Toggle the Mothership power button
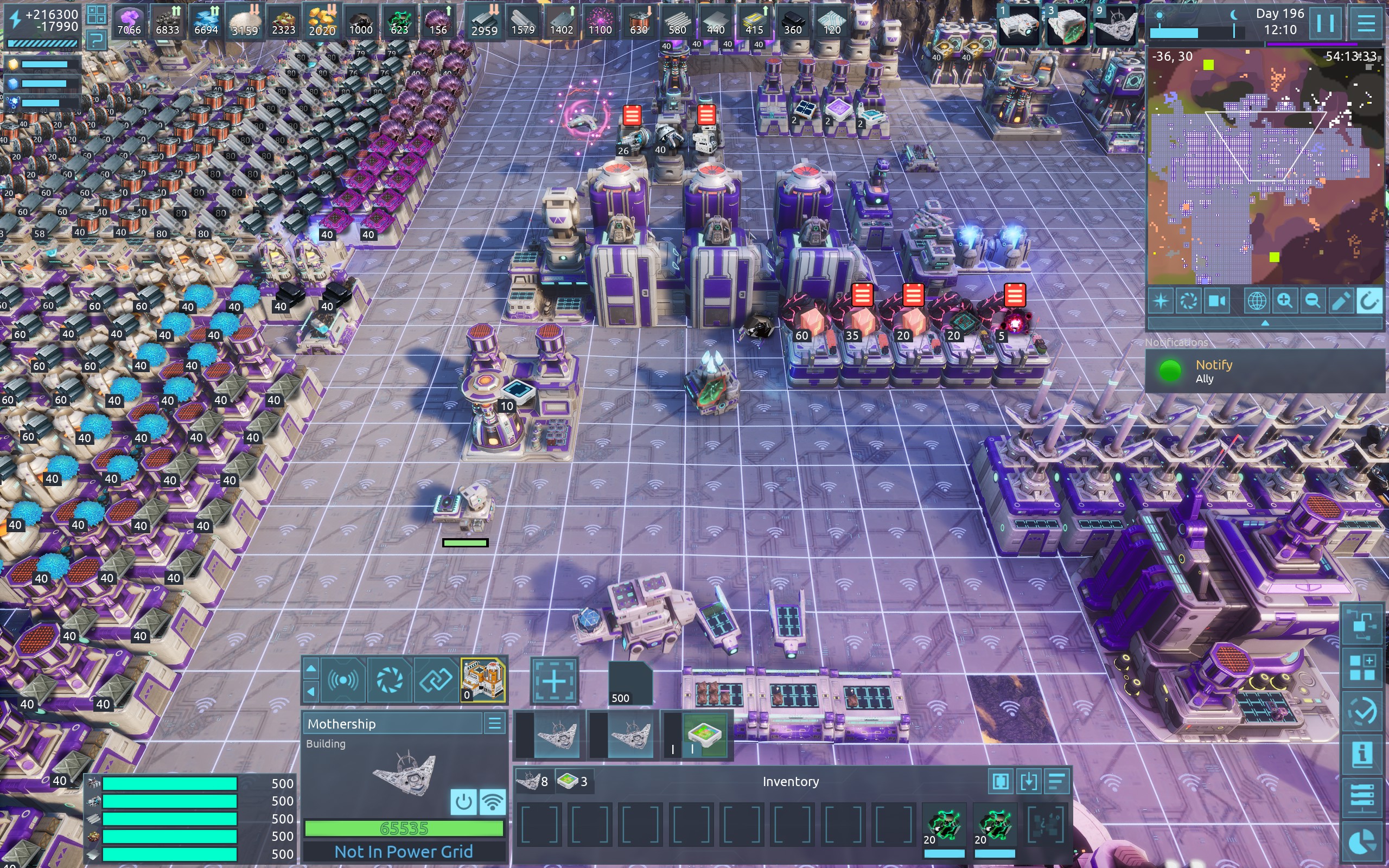The image size is (1389, 868). click(463, 801)
